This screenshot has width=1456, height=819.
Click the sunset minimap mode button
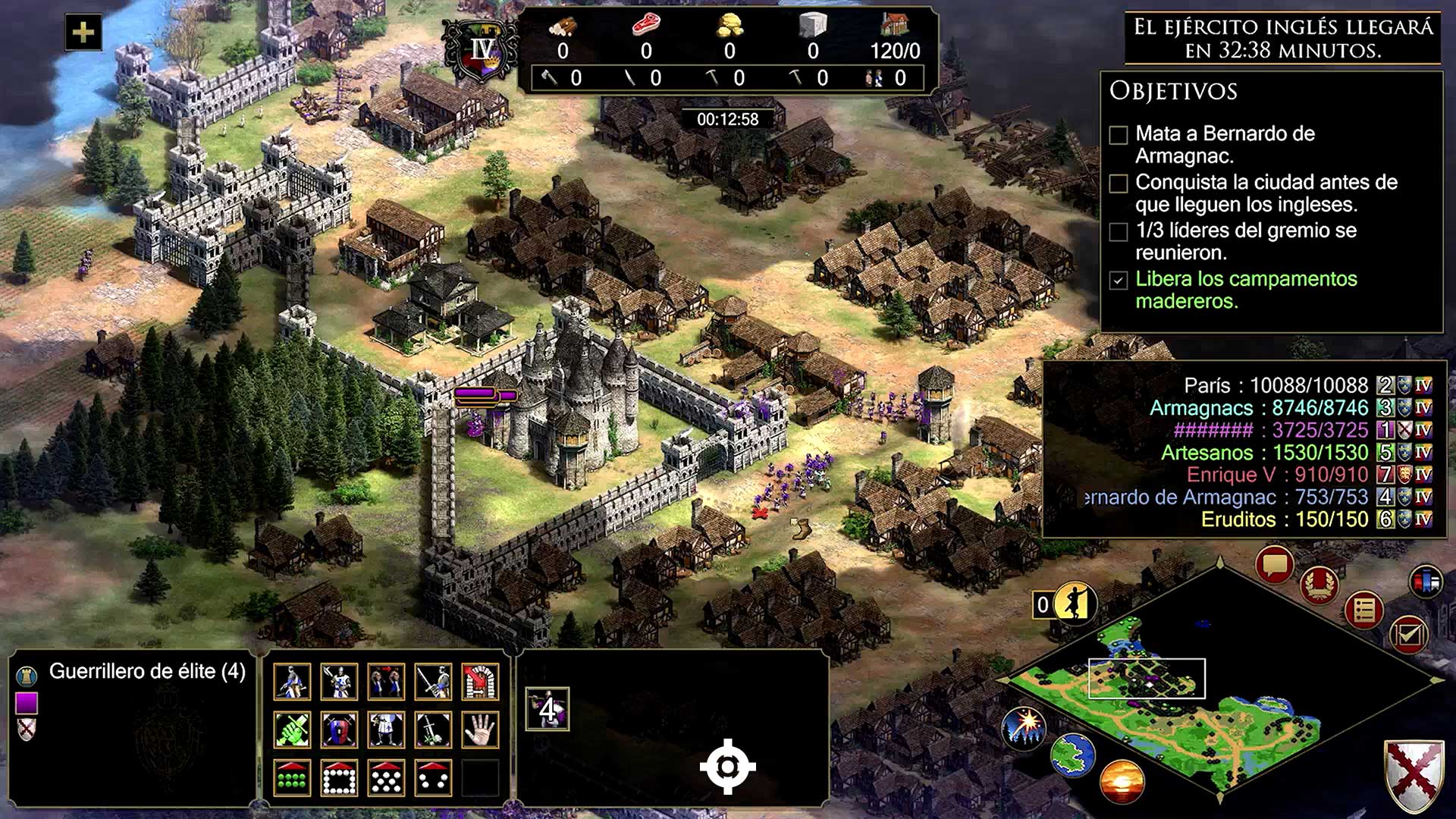click(1121, 781)
